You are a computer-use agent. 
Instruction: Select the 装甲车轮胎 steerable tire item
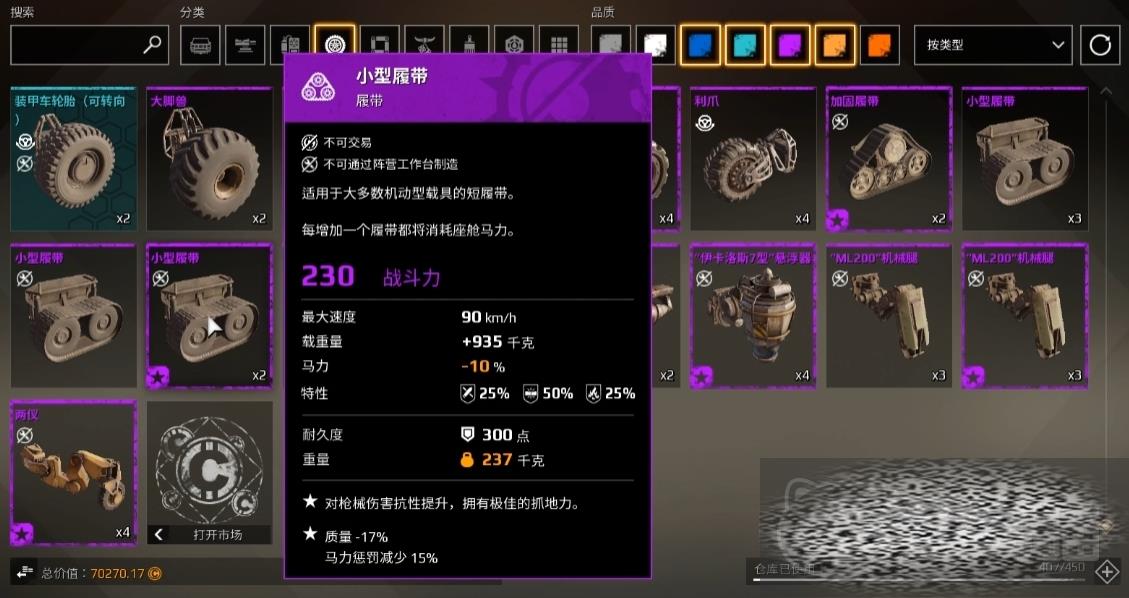[x=73, y=159]
